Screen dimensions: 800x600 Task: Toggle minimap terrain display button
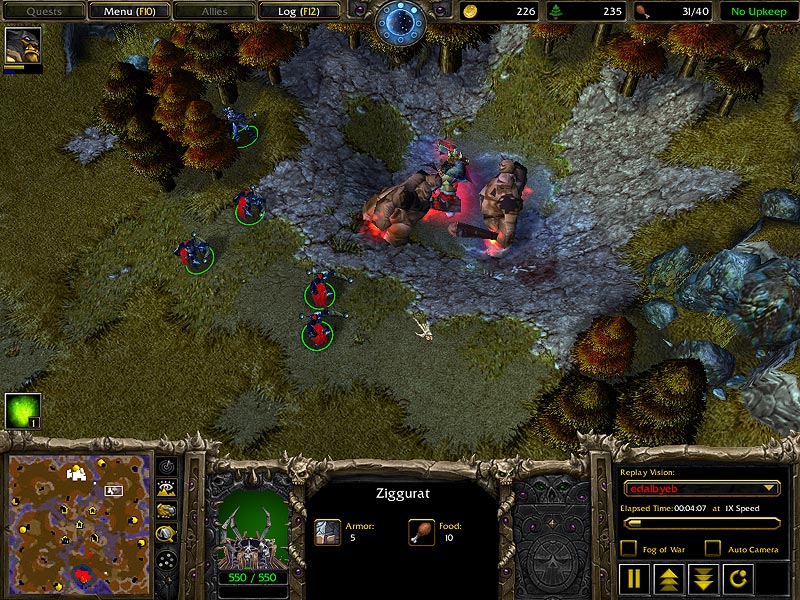point(167,488)
